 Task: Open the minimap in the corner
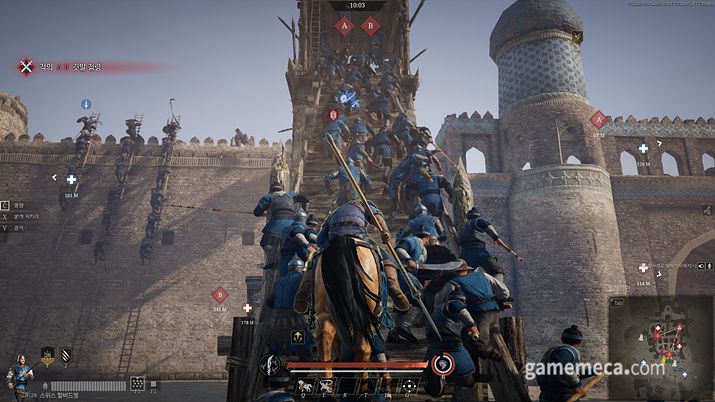661,344
